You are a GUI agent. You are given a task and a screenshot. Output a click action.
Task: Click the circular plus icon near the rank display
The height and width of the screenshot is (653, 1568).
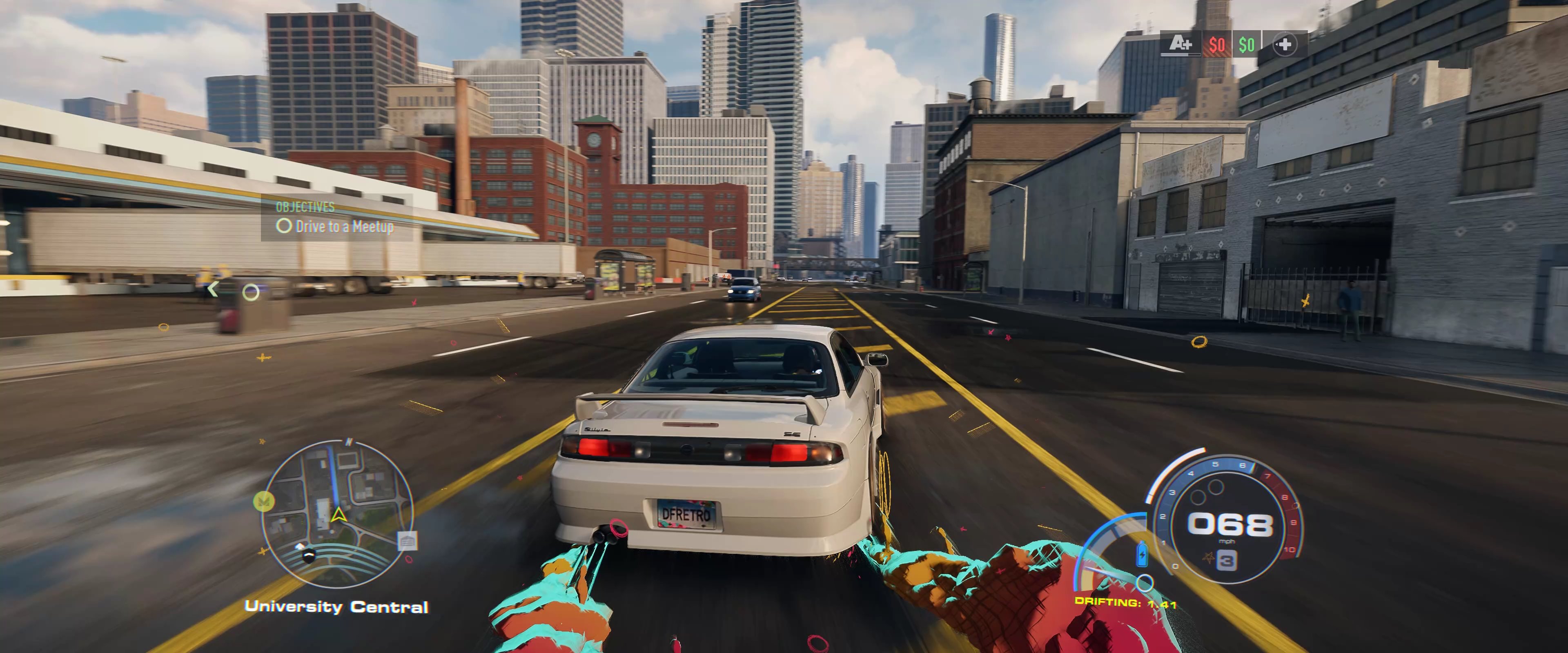tap(1285, 44)
